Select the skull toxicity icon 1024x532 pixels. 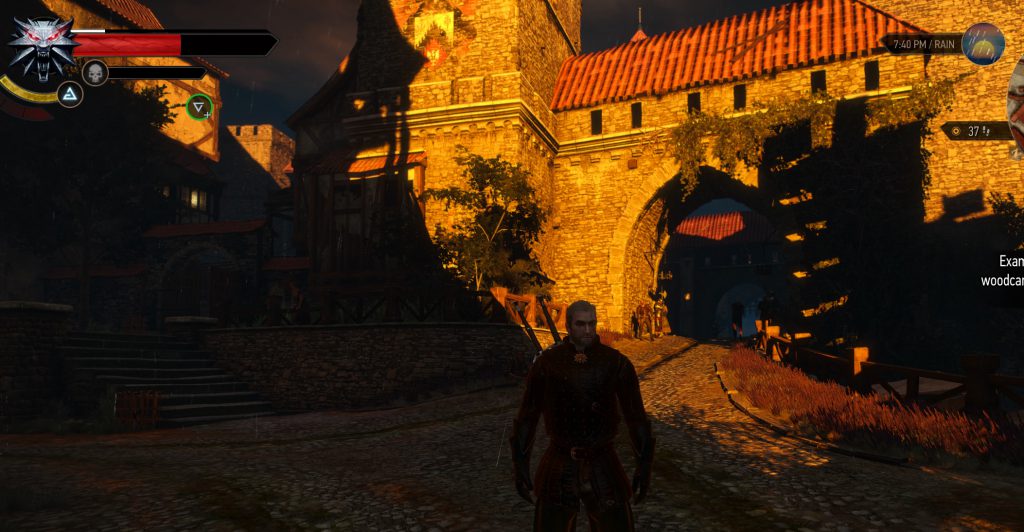(95, 72)
